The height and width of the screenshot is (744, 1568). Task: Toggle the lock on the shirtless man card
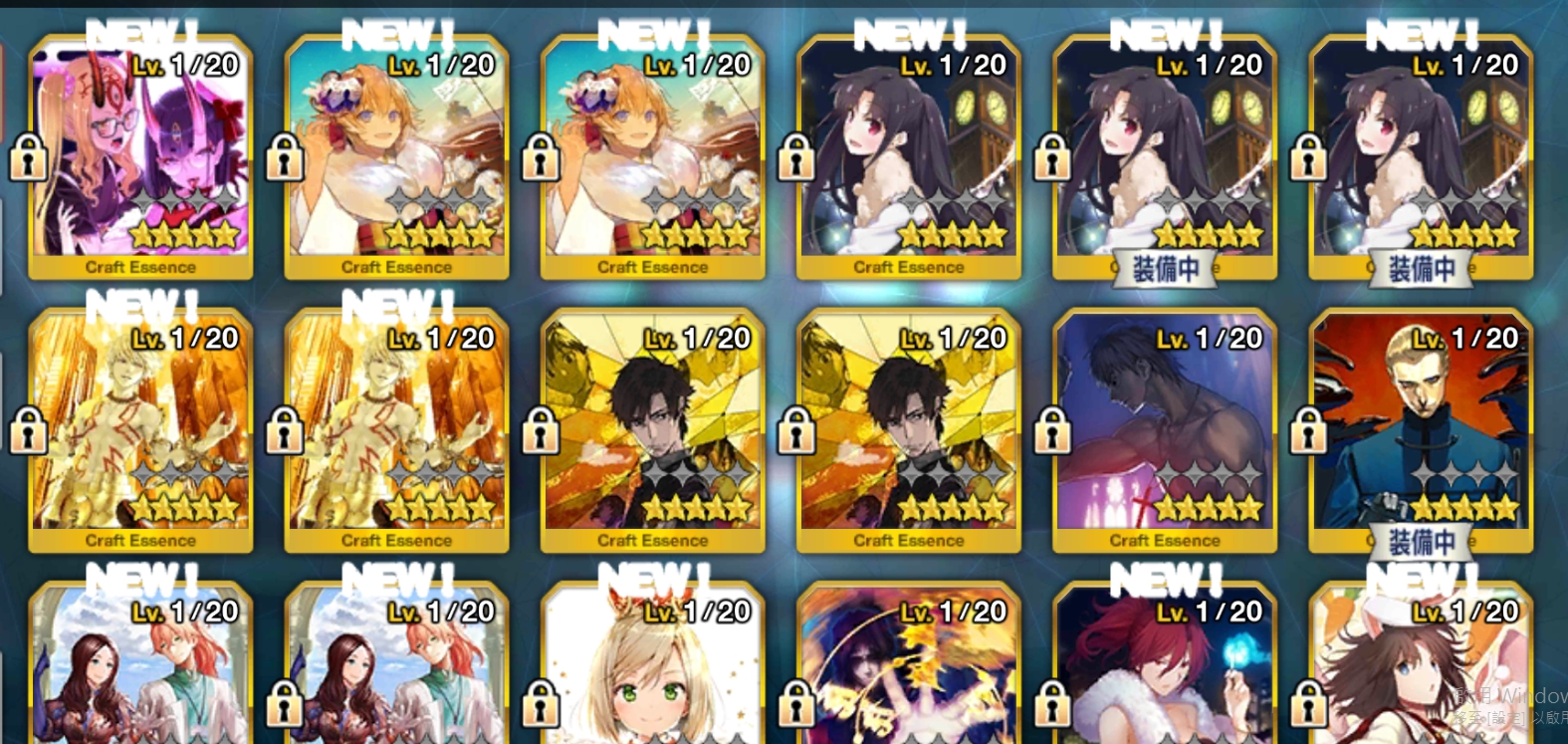[1052, 430]
